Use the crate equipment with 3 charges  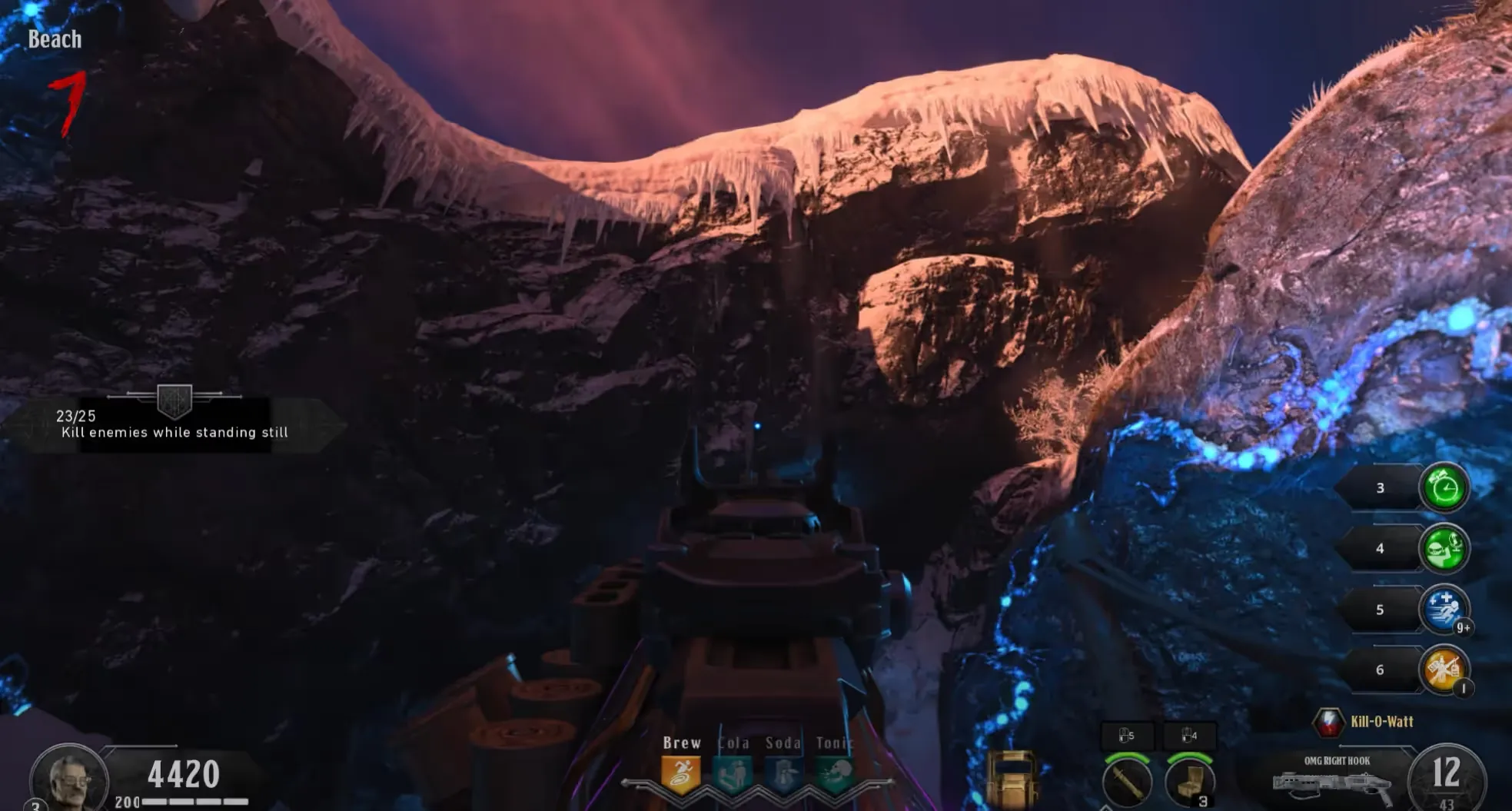point(1189,782)
